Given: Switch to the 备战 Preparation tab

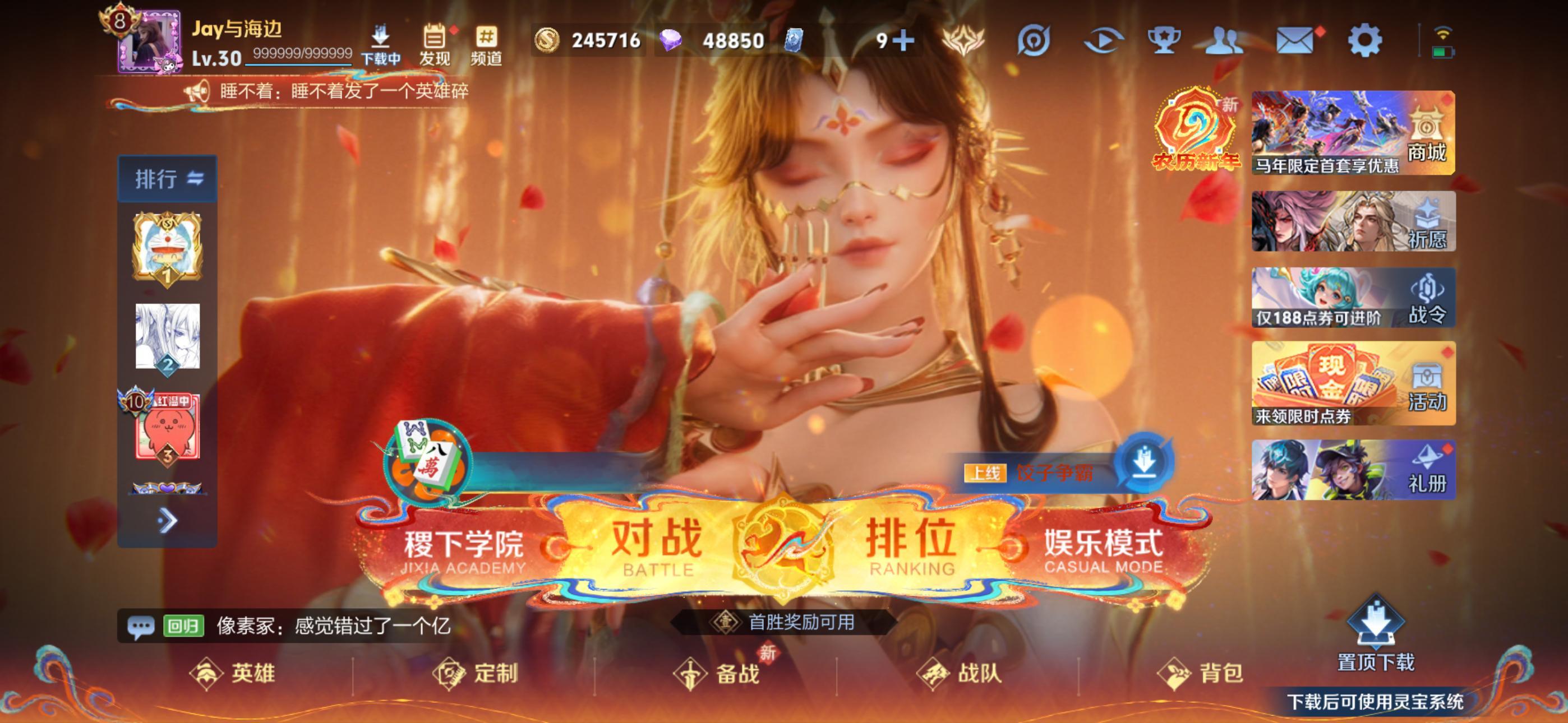Looking at the screenshot, I should point(719,674).
